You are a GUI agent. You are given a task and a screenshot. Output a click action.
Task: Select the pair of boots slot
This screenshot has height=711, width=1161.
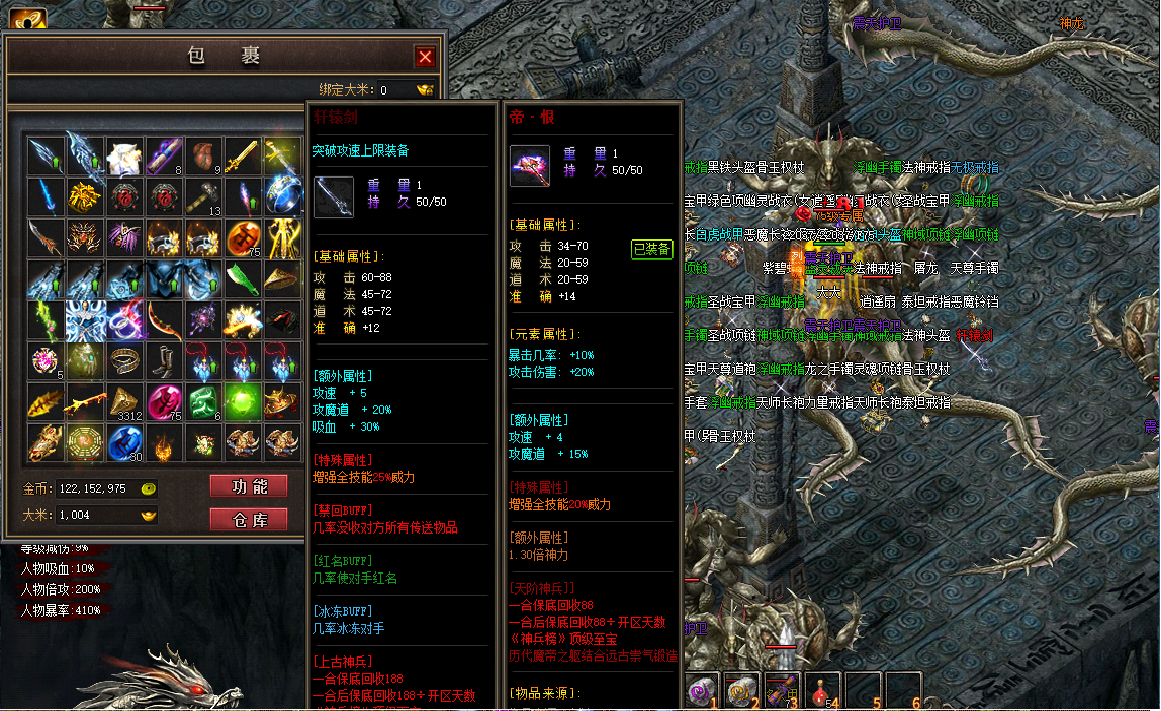(164, 361)
